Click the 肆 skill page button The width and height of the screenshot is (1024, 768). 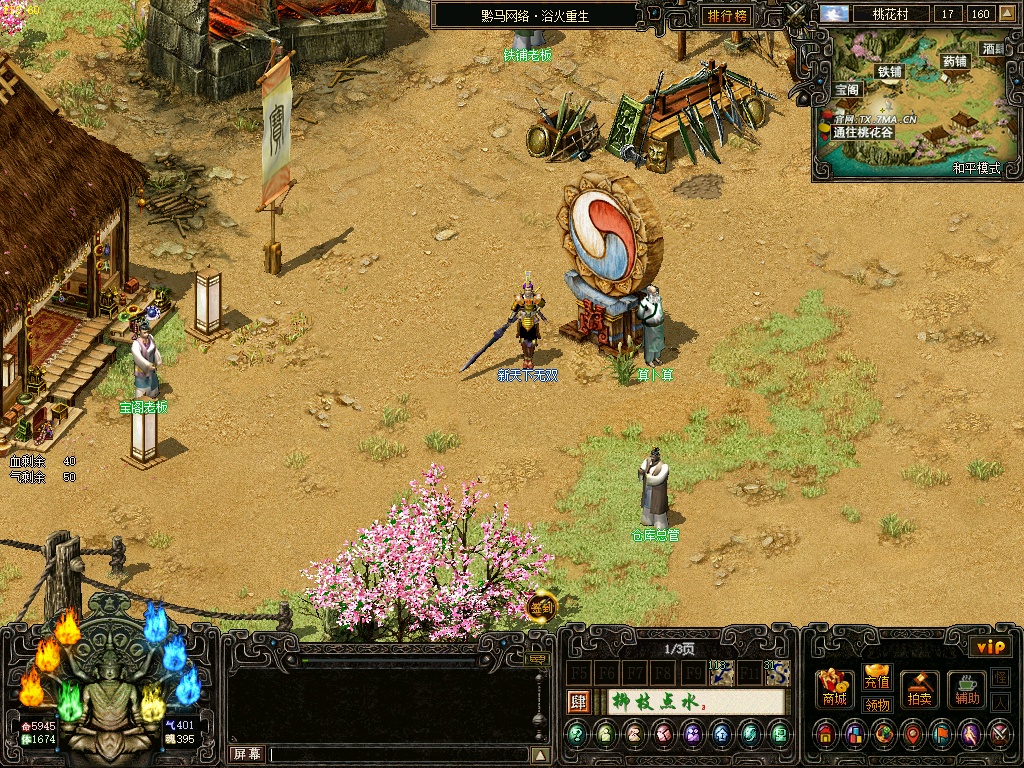(x=578, y=702)
